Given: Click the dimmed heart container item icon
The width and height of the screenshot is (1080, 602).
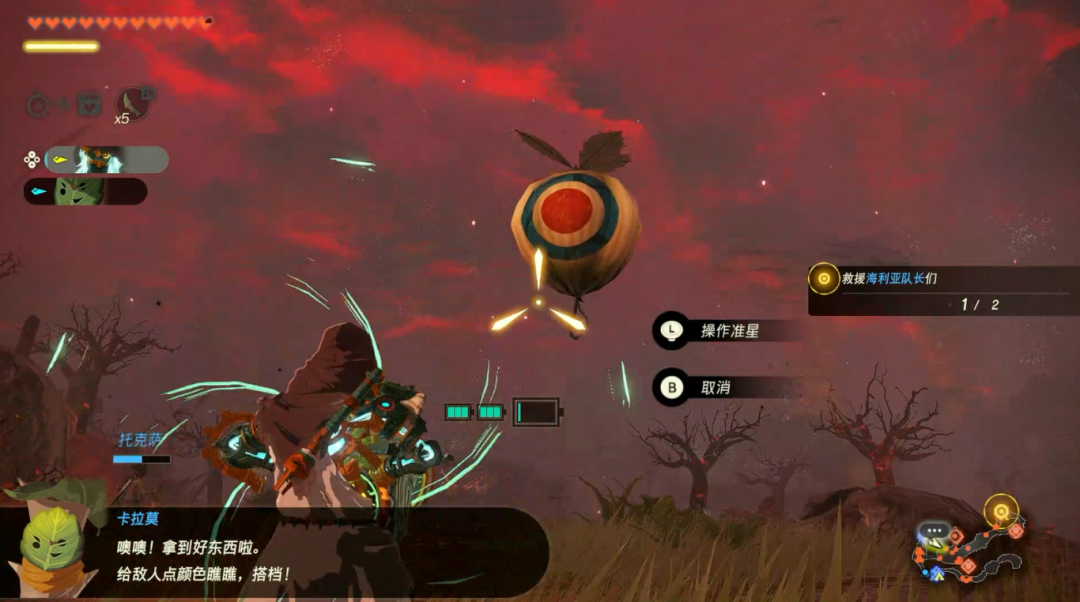Looking at the screenshot, I should (x=90, y=104).
